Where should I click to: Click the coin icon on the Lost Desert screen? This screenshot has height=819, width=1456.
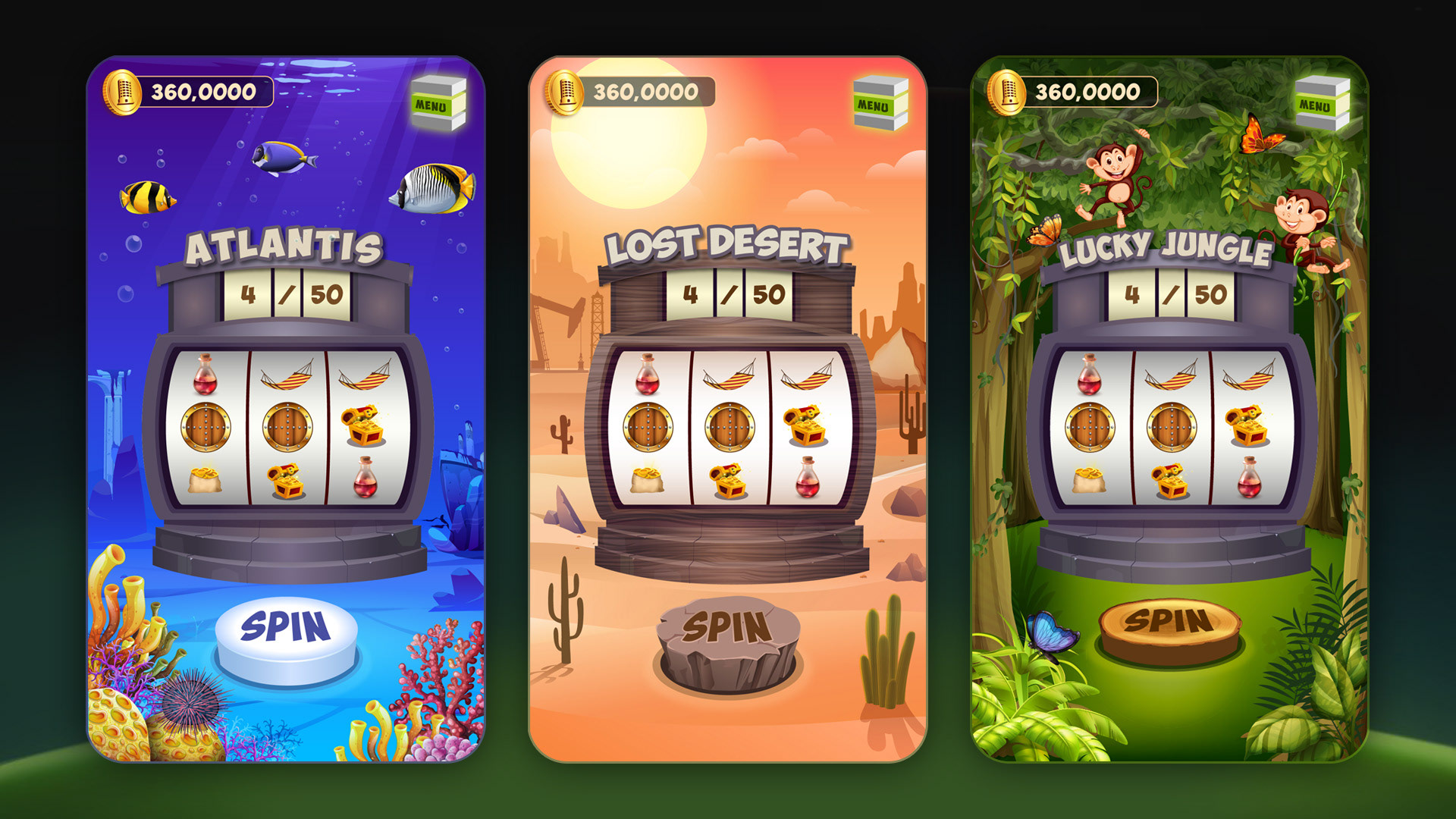(565, 91)
